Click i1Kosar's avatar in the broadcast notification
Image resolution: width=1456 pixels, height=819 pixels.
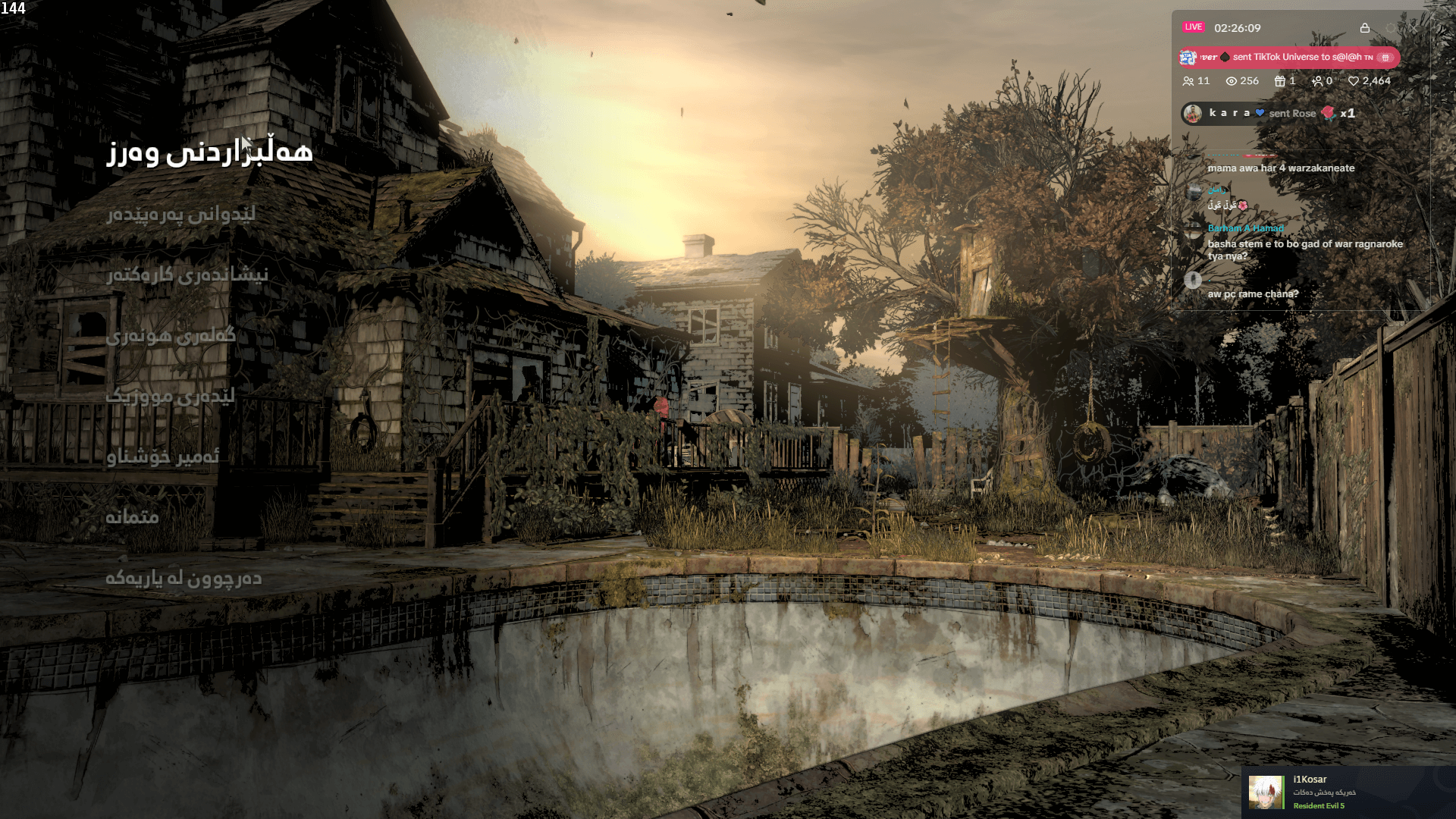click(1268, 792)
